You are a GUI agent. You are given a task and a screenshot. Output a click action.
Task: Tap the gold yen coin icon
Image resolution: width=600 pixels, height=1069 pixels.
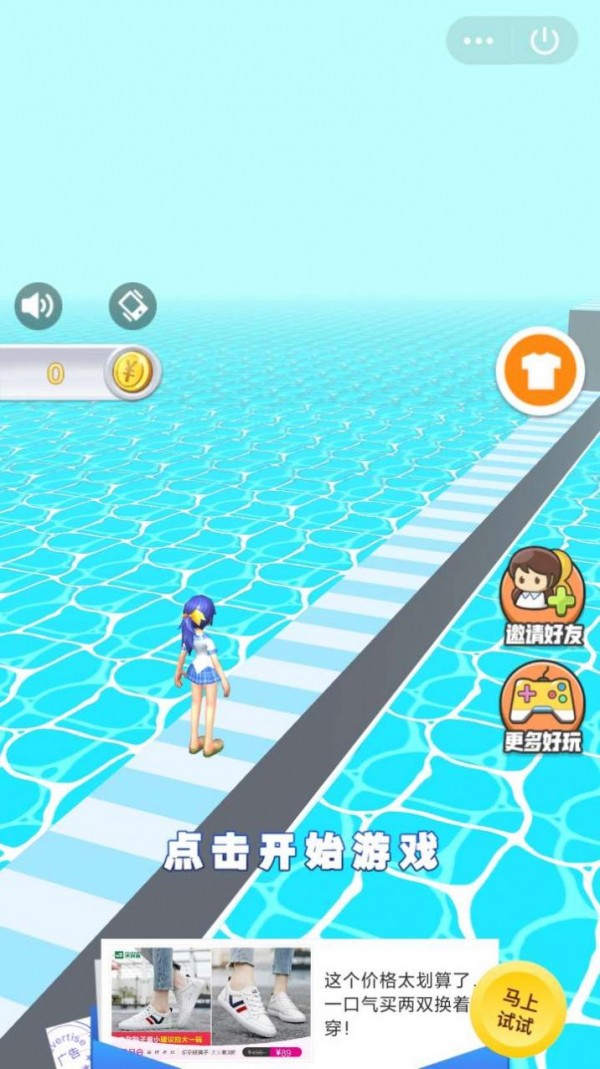[x=128, y=373]
